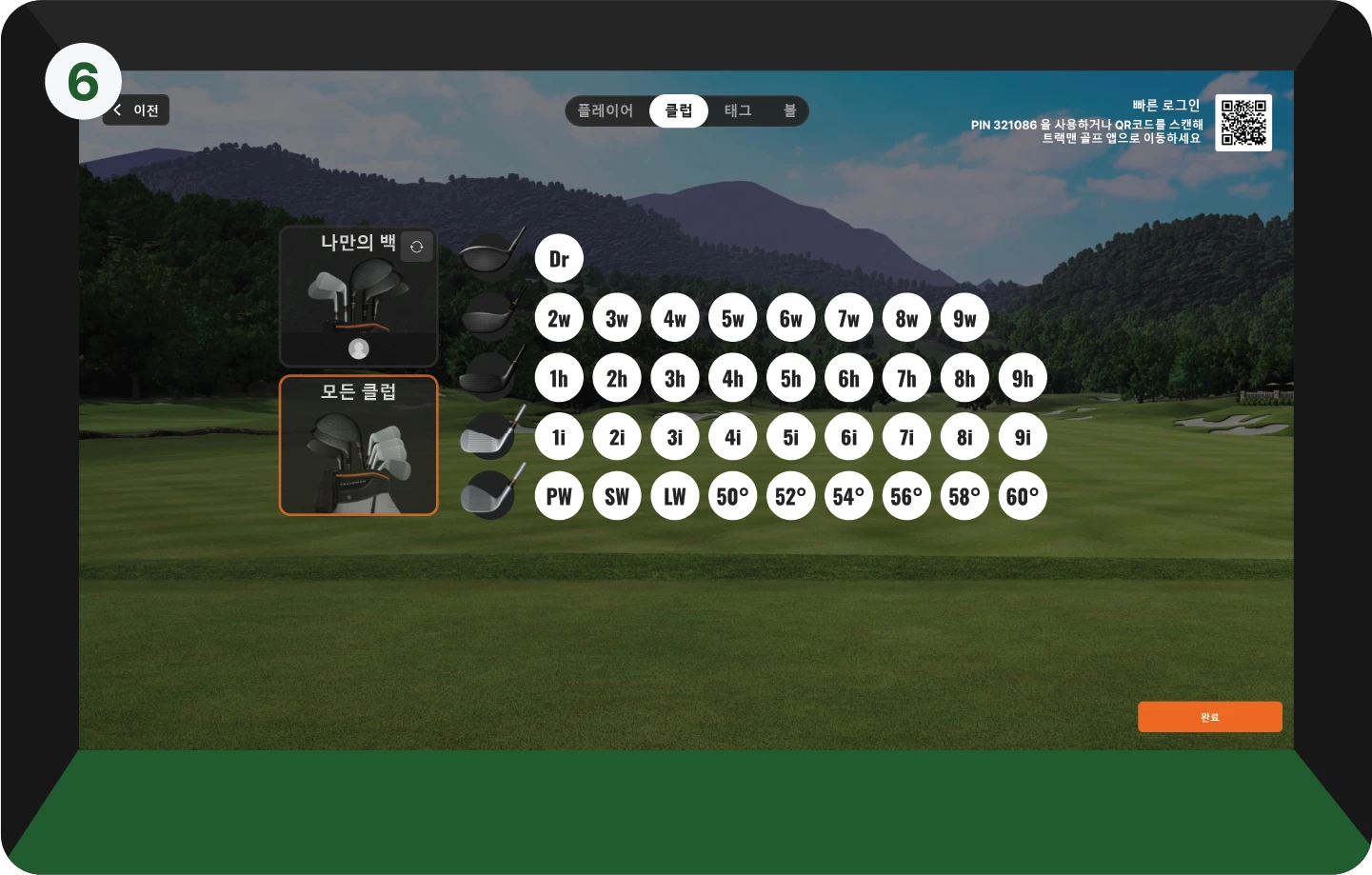The height and width of the screenshot is (875, 1372).
Task: Select the 모든 클럽 bag card
Action: coord(358,446)
